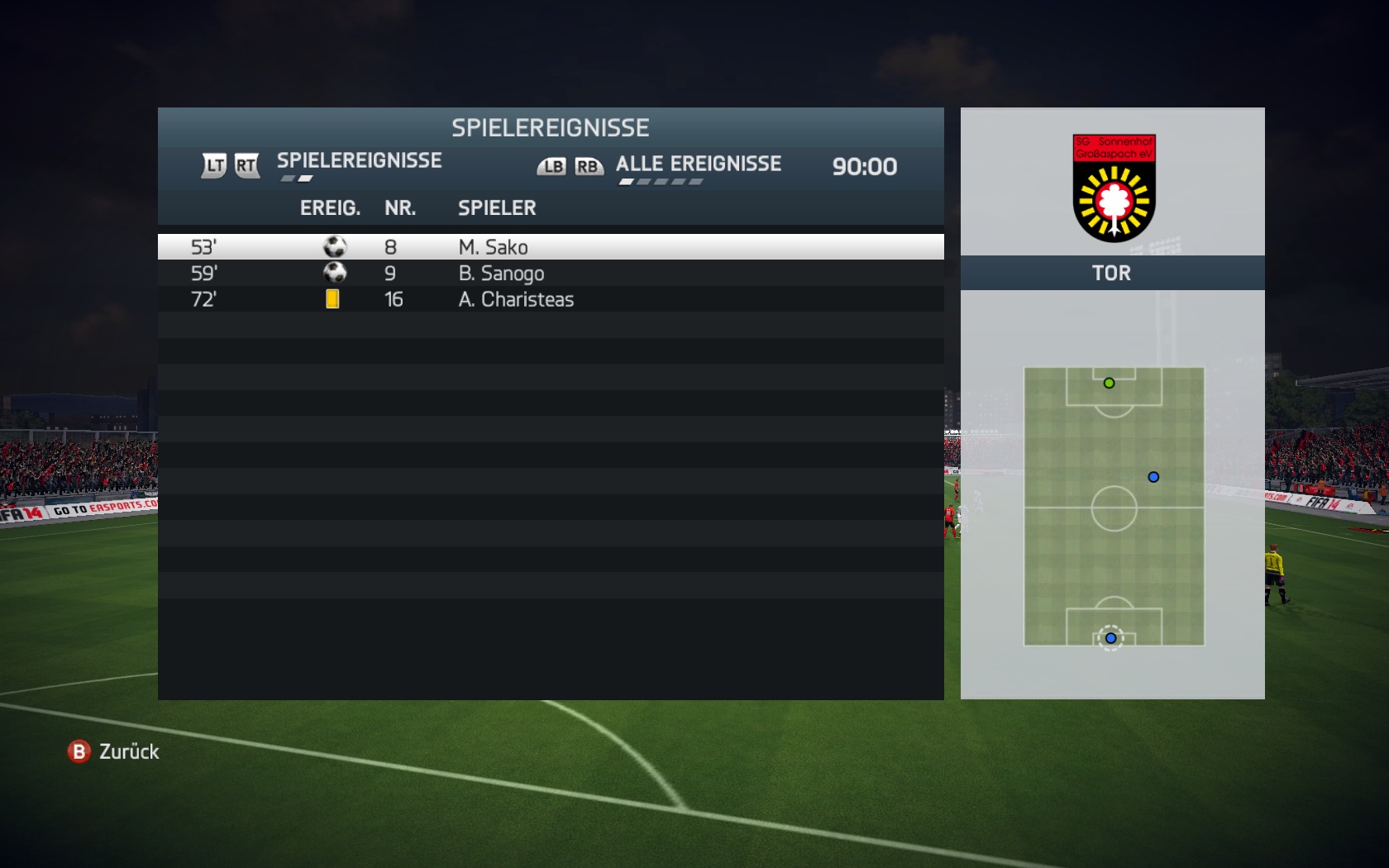Click the blue midfield marker on pitch map

point(1153,477)
